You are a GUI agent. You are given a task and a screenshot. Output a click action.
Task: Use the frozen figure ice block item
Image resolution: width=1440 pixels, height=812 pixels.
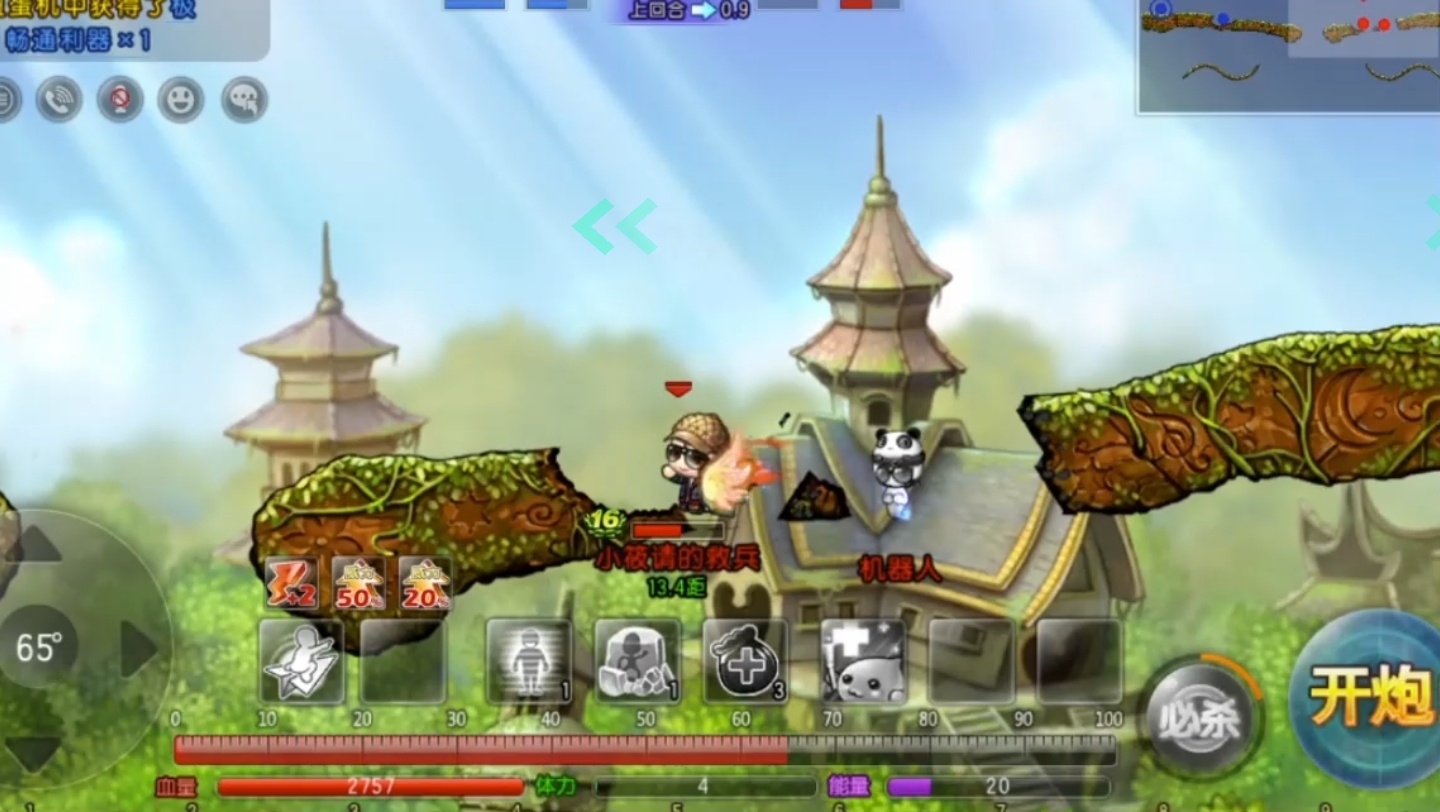(x=637, y=661)
